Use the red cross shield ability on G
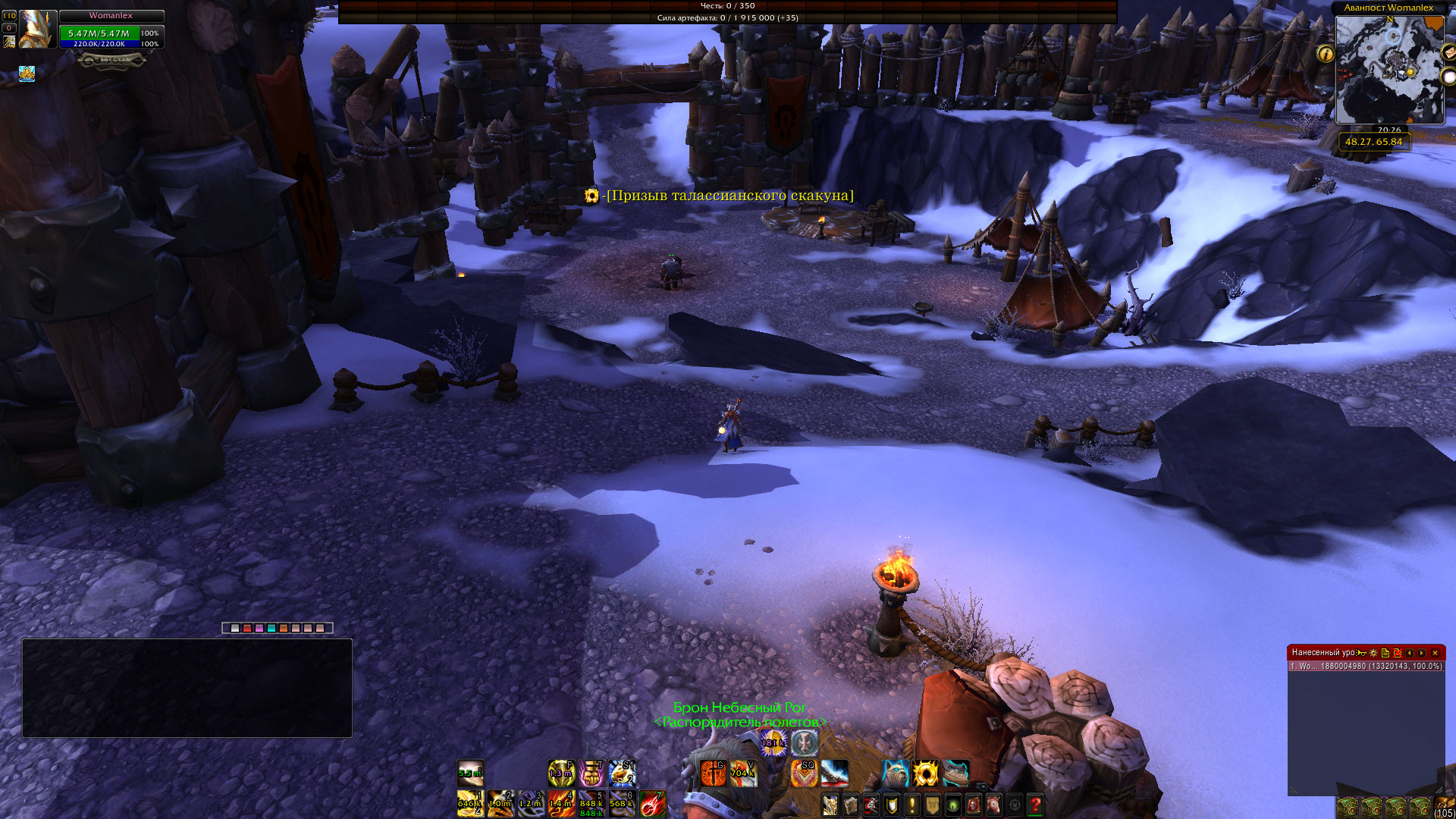The width and height of the screenshot is (1456, 819). [x=712, y=773]
